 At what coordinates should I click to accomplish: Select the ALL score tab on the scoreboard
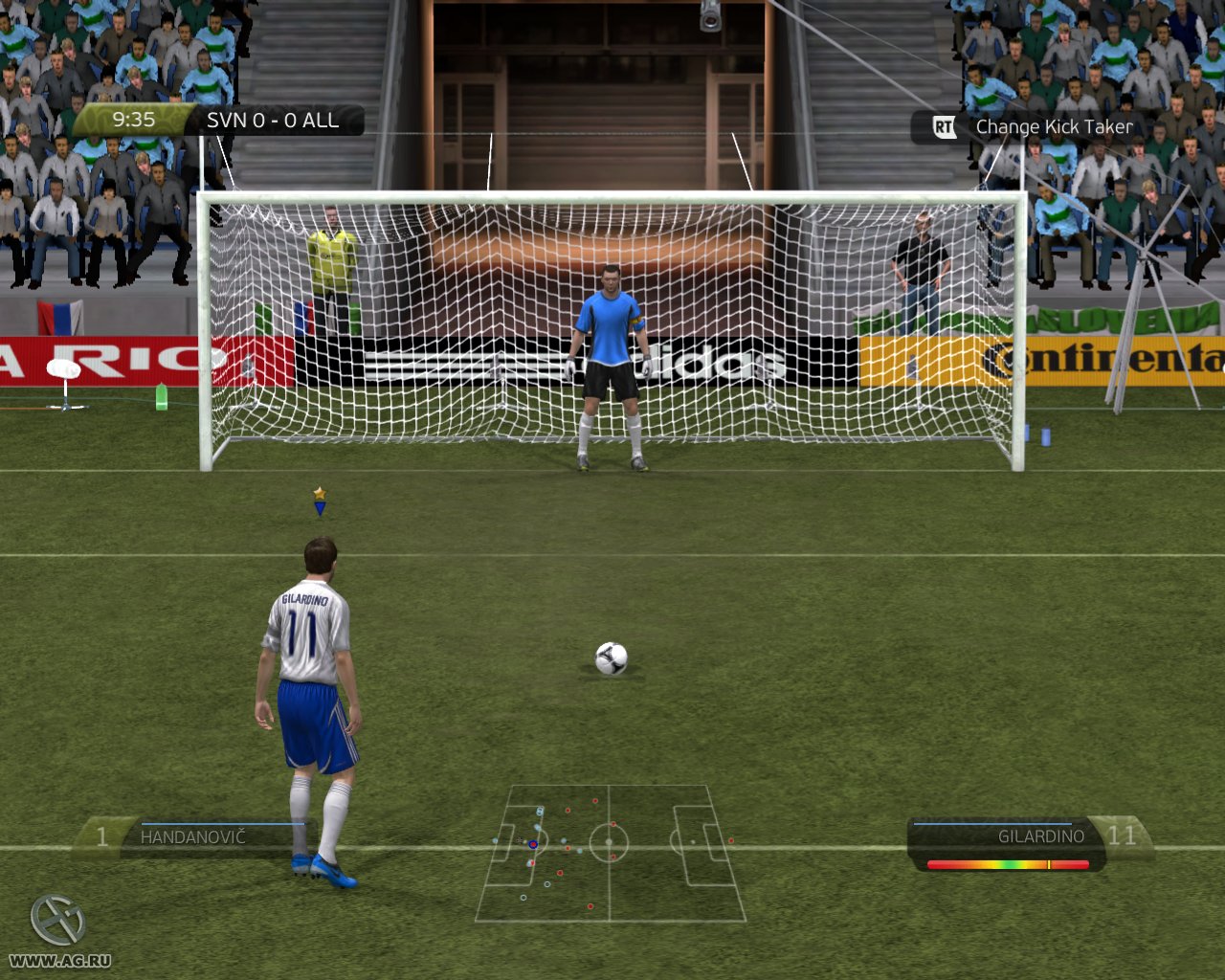pyautogui.click(x=322, y=121)
